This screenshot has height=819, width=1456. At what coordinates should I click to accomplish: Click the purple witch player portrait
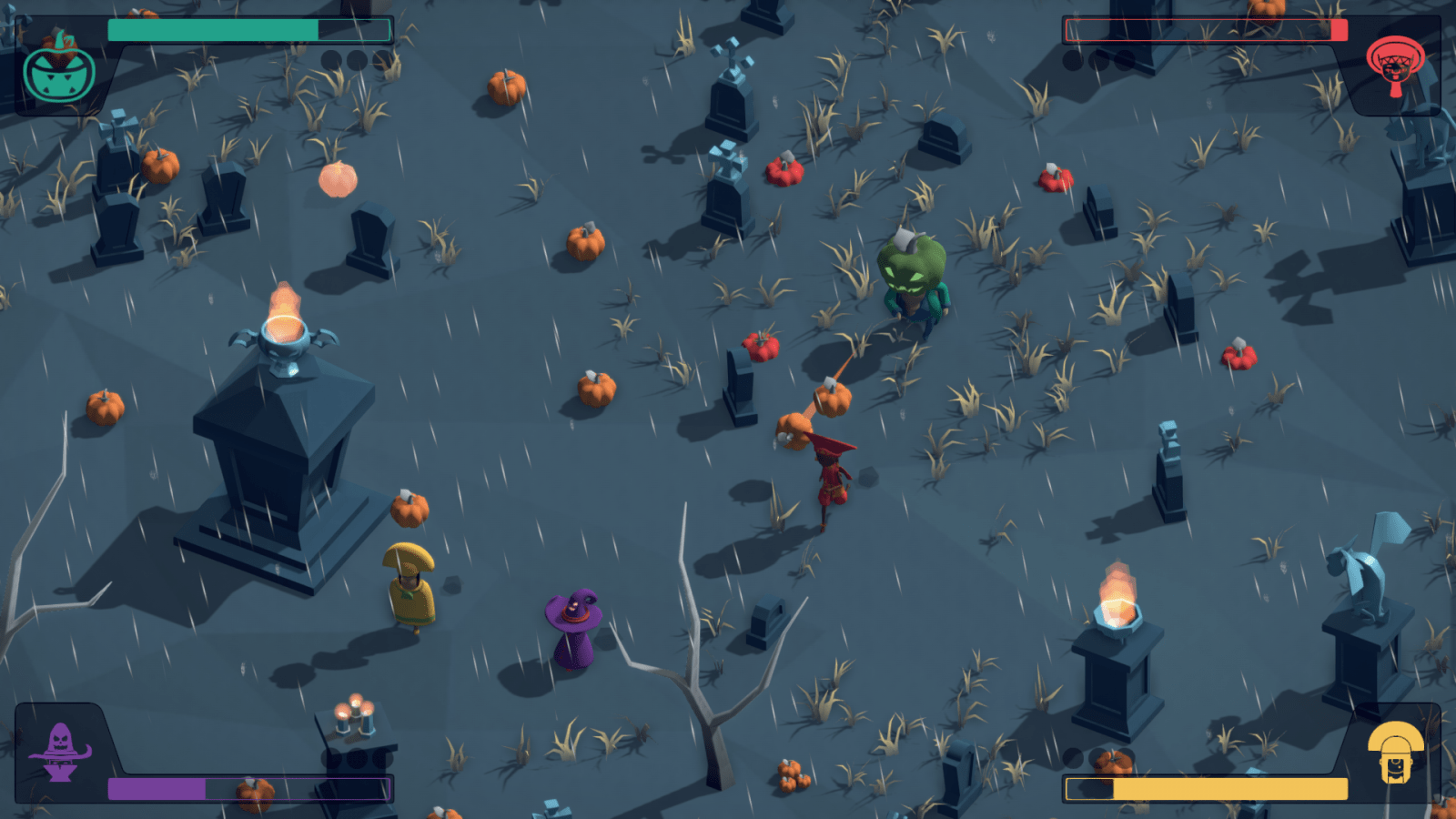[x=60, y=752]
